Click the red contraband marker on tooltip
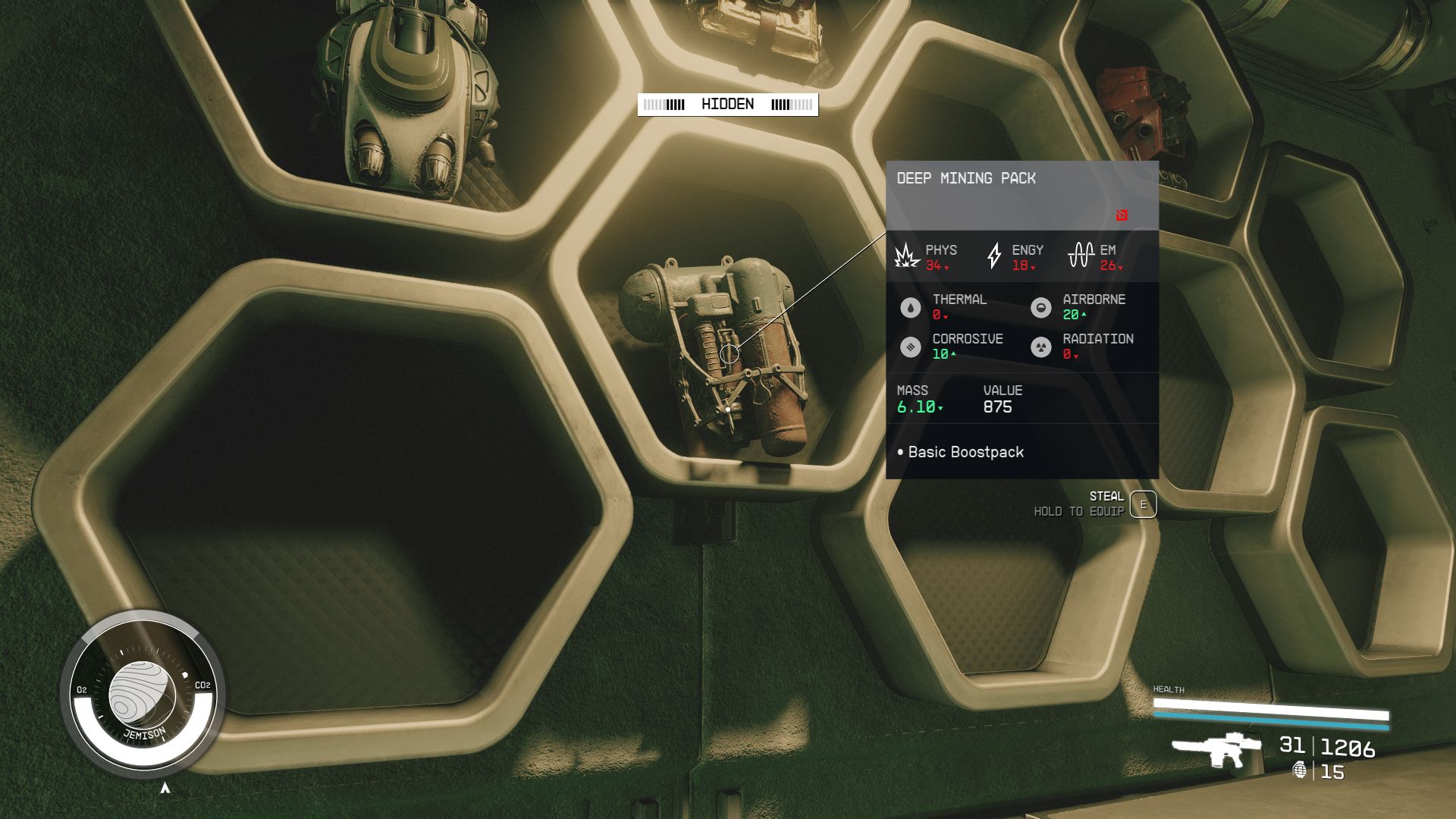This screenshot has height=819, width=1456. coord(1122,215)
